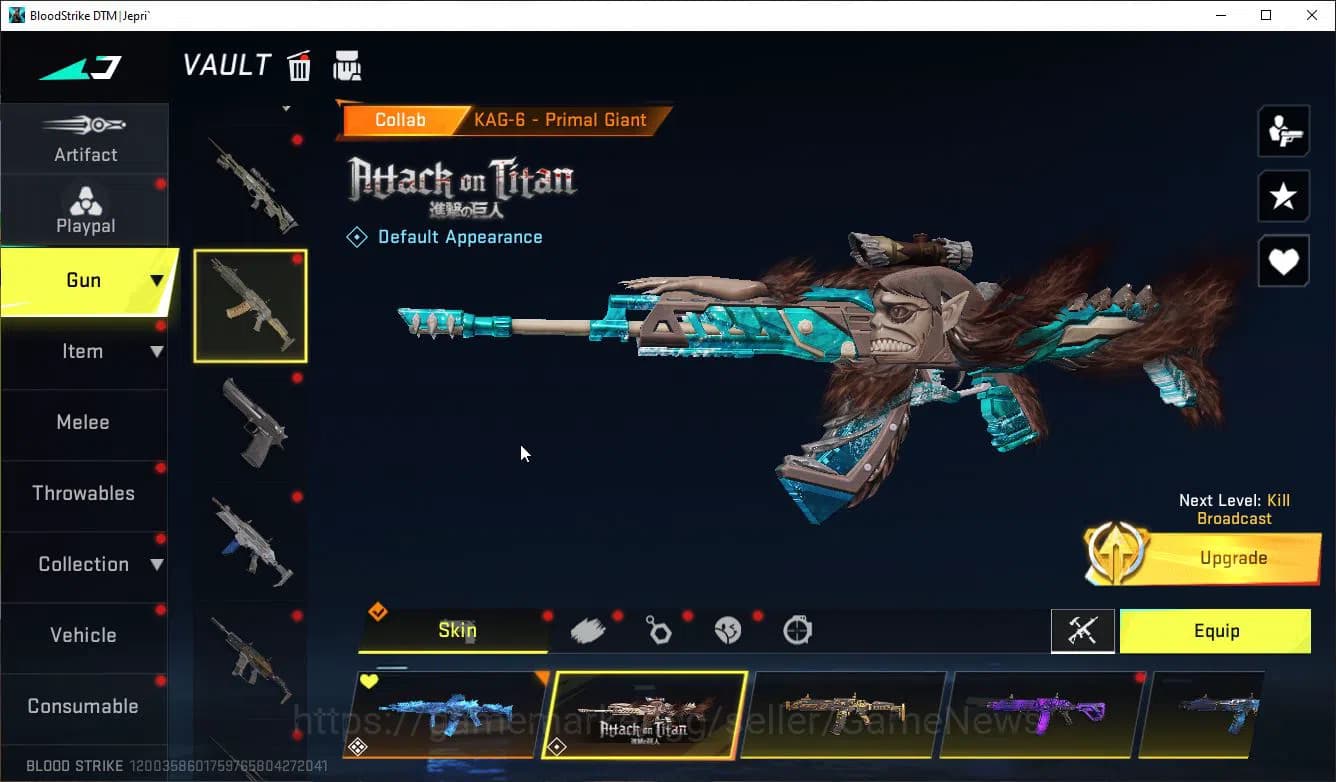Select the scope crosshair customization icon
Viewport: 1336px width, 782px height.
point(797,630)
